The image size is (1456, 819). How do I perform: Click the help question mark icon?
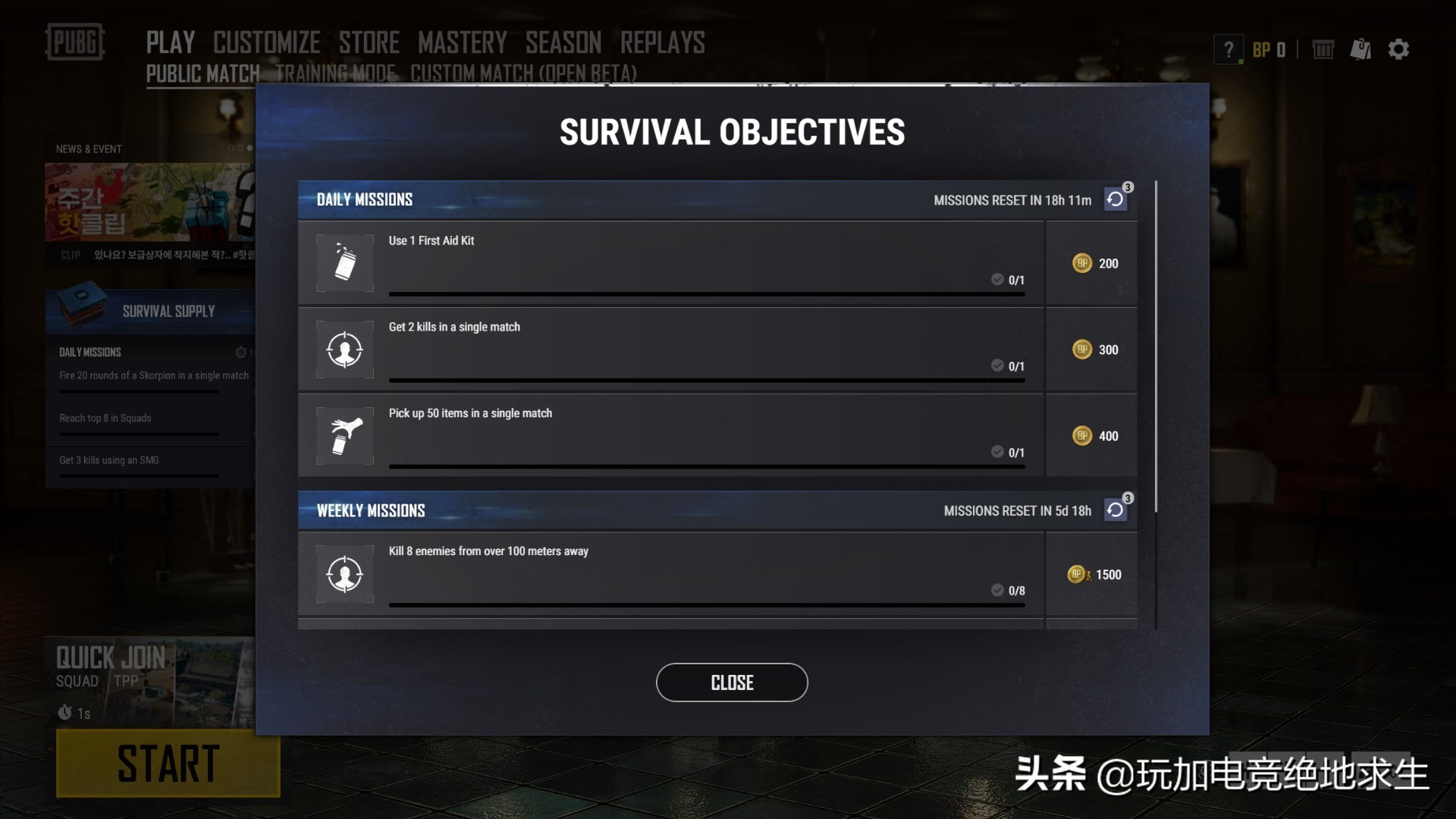(1227, 49)
